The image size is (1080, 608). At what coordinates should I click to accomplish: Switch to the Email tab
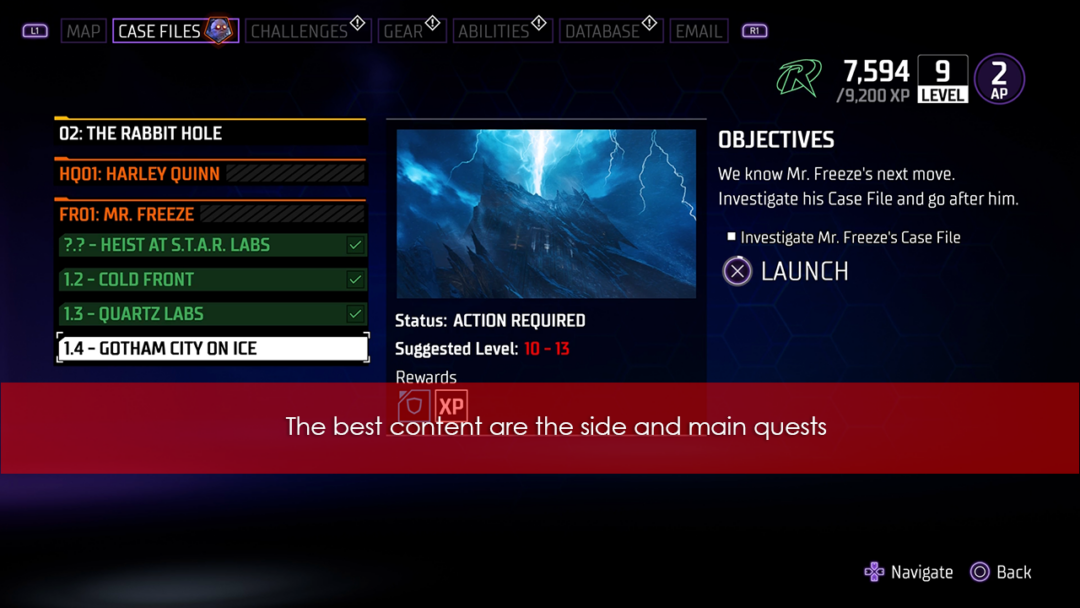tap(698, 31)
